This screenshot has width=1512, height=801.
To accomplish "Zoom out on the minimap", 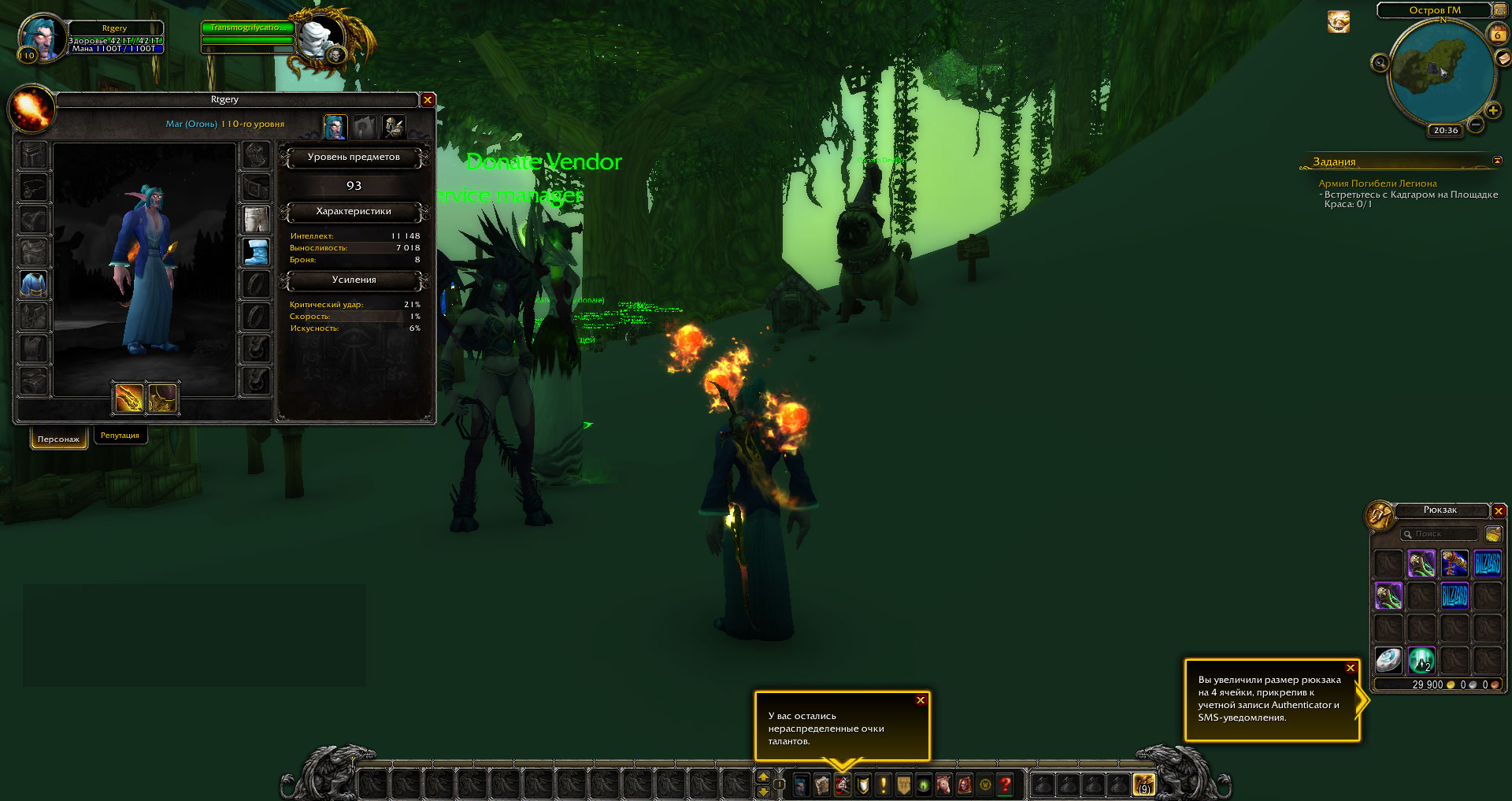I will click(1476, 124).
